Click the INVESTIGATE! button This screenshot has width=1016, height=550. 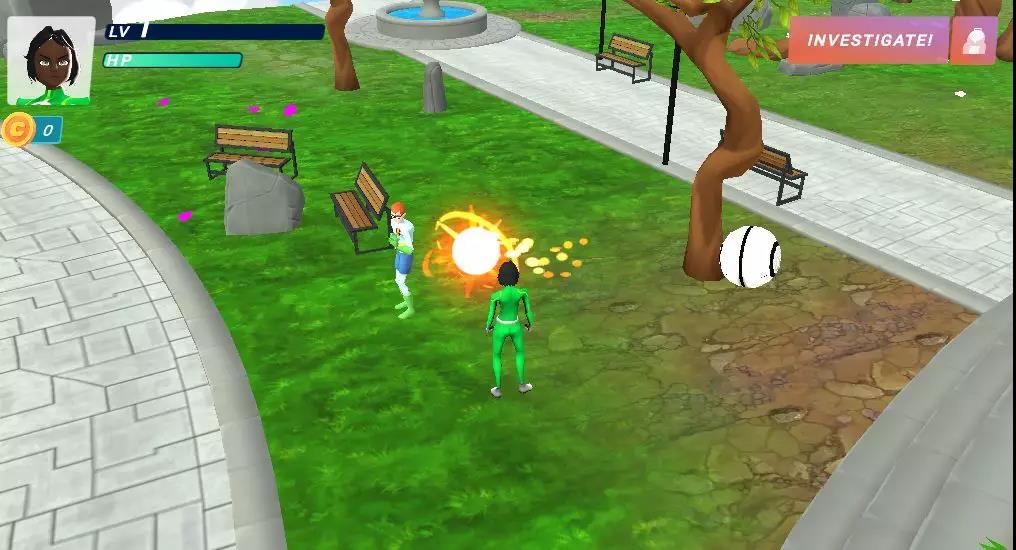tap(868, 41)
